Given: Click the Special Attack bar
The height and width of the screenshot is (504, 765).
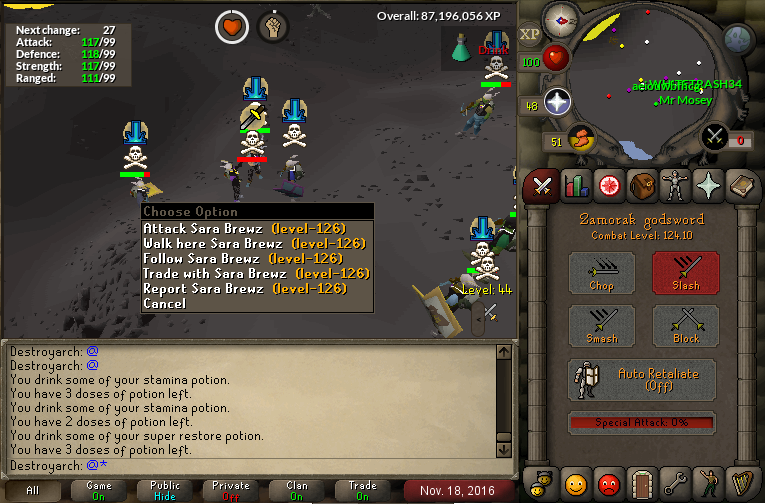Looking at the screenshot, I should (643, 423).
